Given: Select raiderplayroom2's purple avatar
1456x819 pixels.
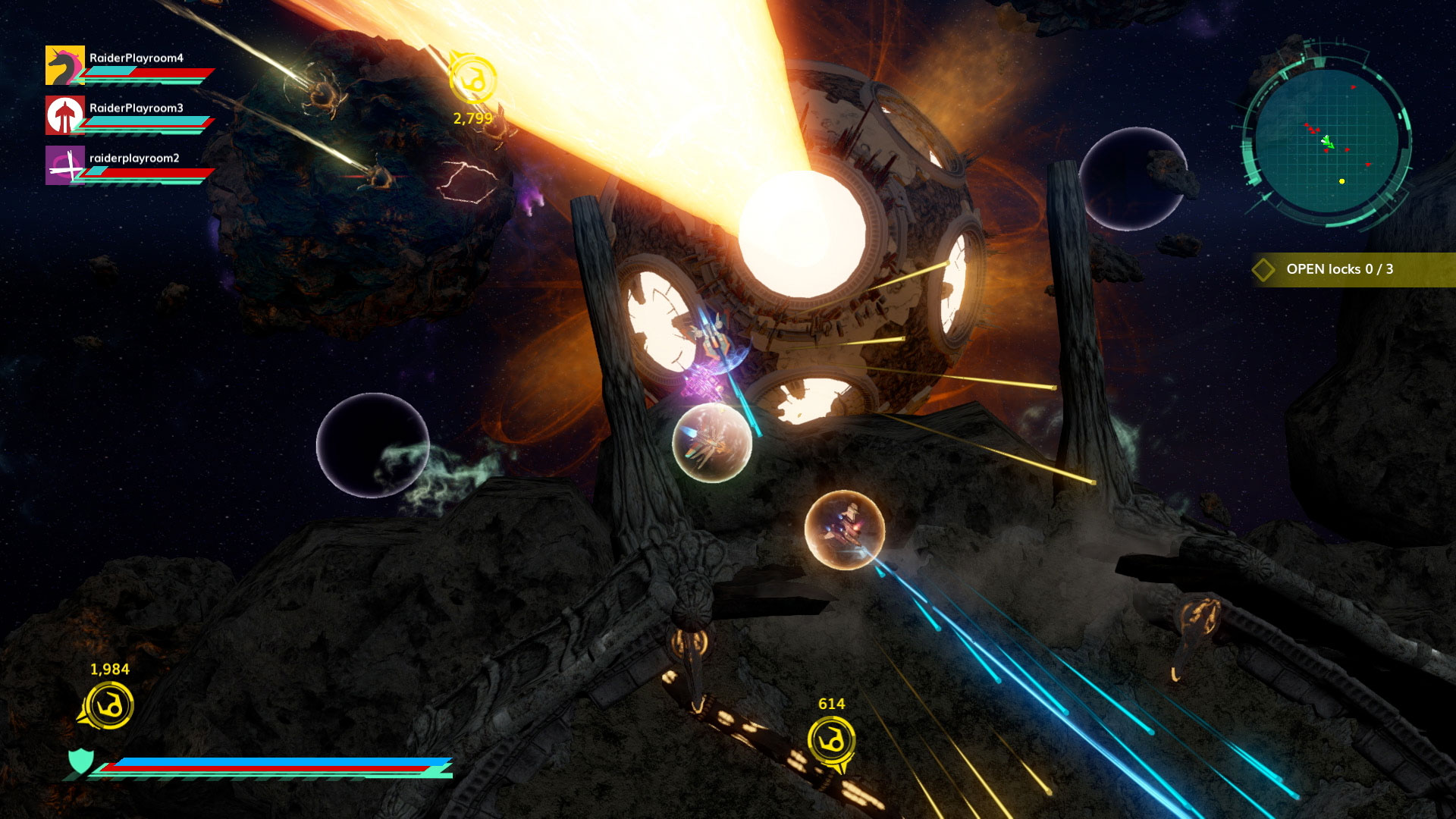Looking at the screenshot, I should [x=64, y=165].
